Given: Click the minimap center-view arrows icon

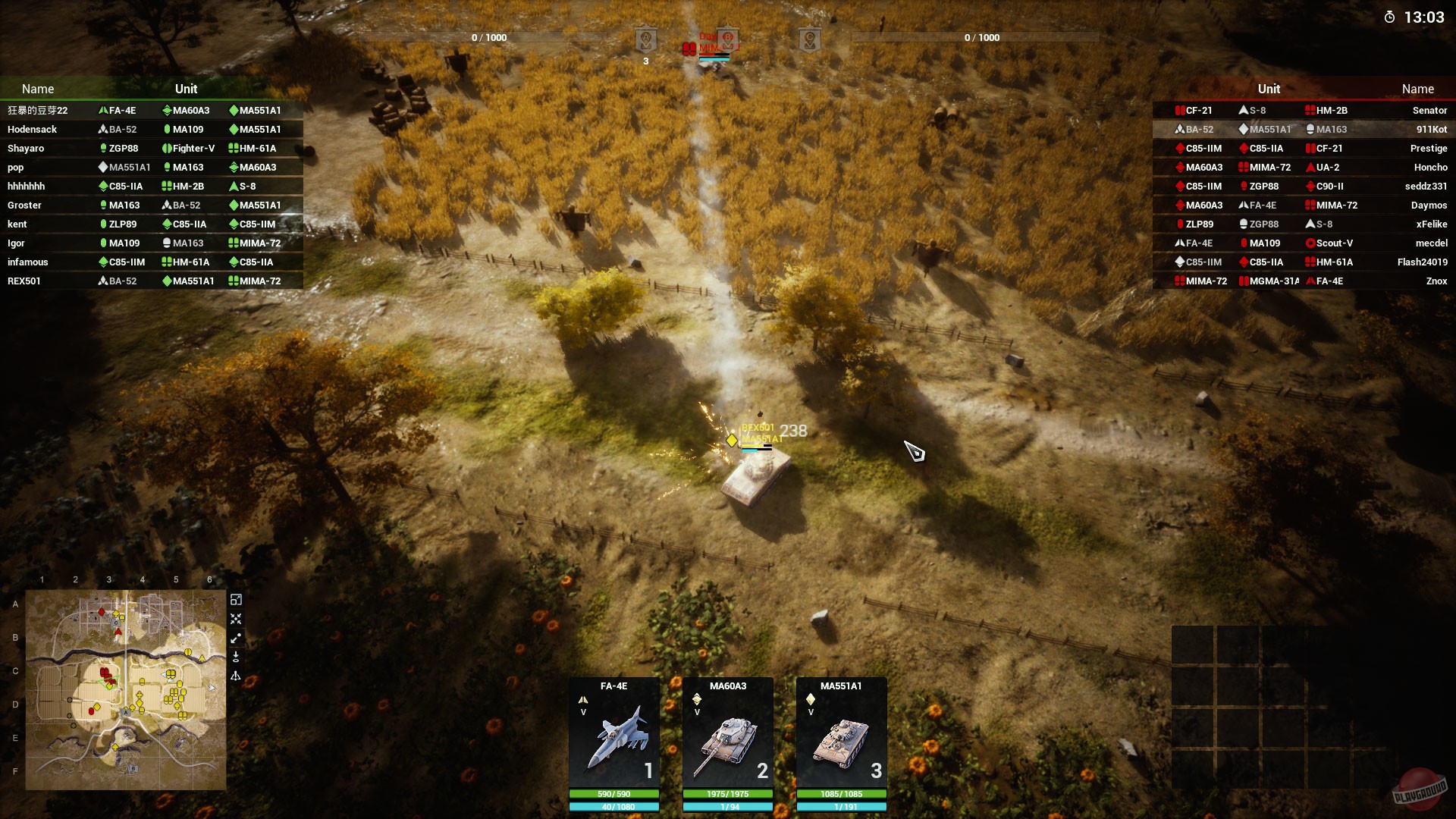Looking at the screenshot, I should (x=237, y=619).
